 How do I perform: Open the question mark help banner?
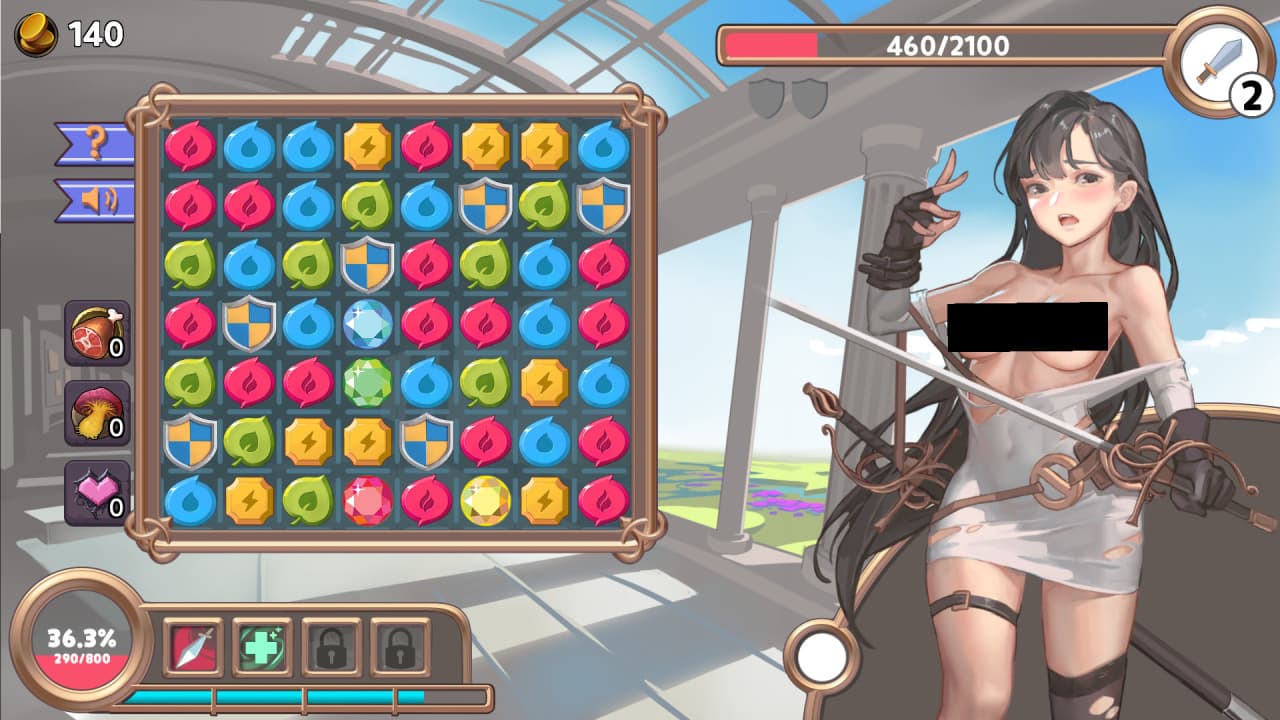pos(95,143)
